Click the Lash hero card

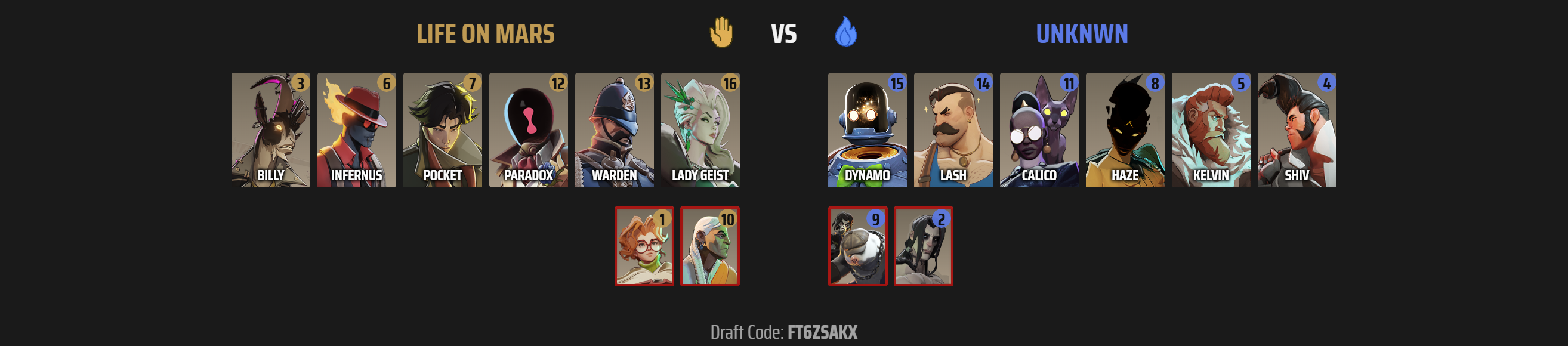click(953, 130)
